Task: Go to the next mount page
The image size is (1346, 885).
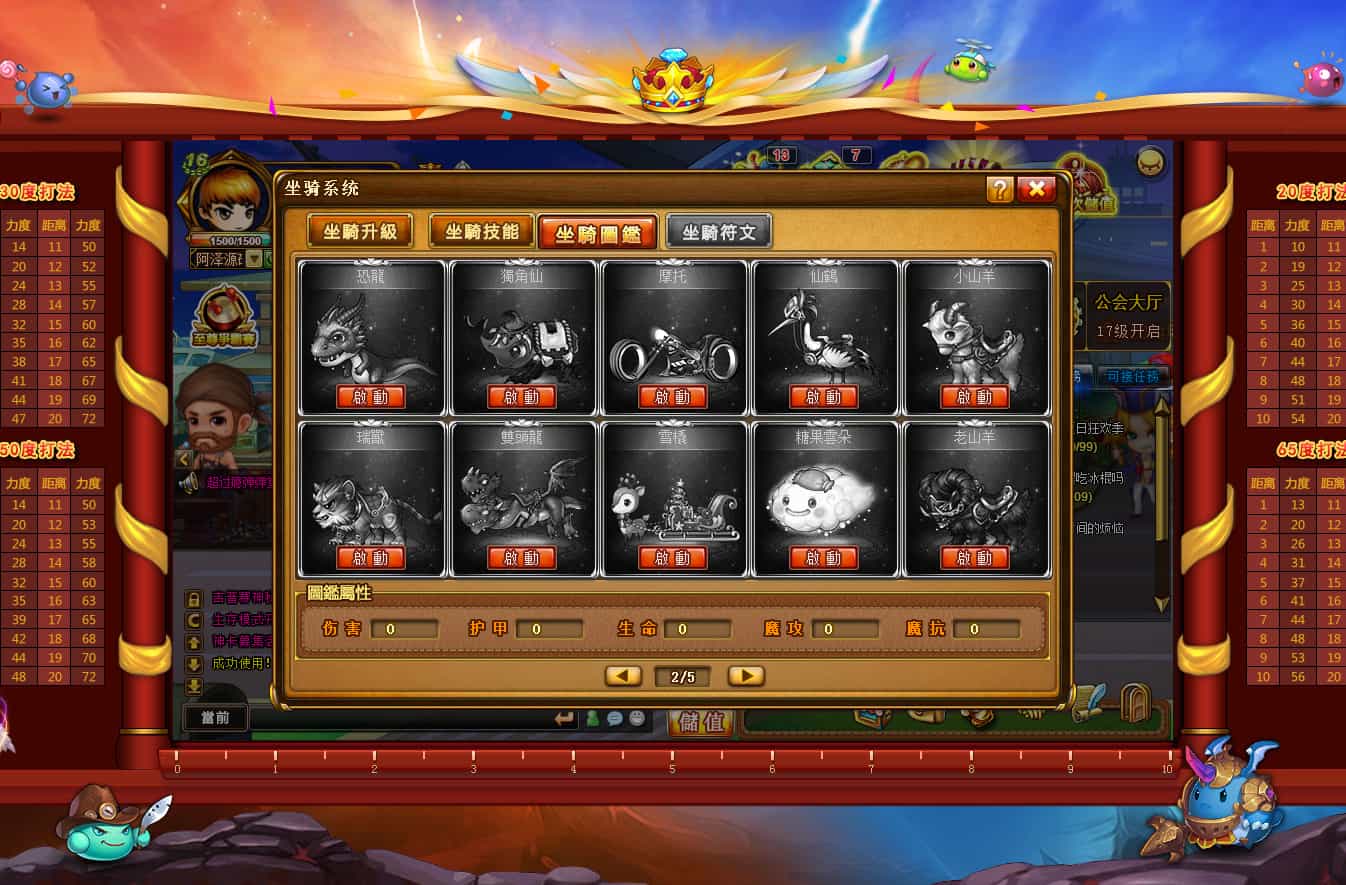Action: click(x=746, y=676)
